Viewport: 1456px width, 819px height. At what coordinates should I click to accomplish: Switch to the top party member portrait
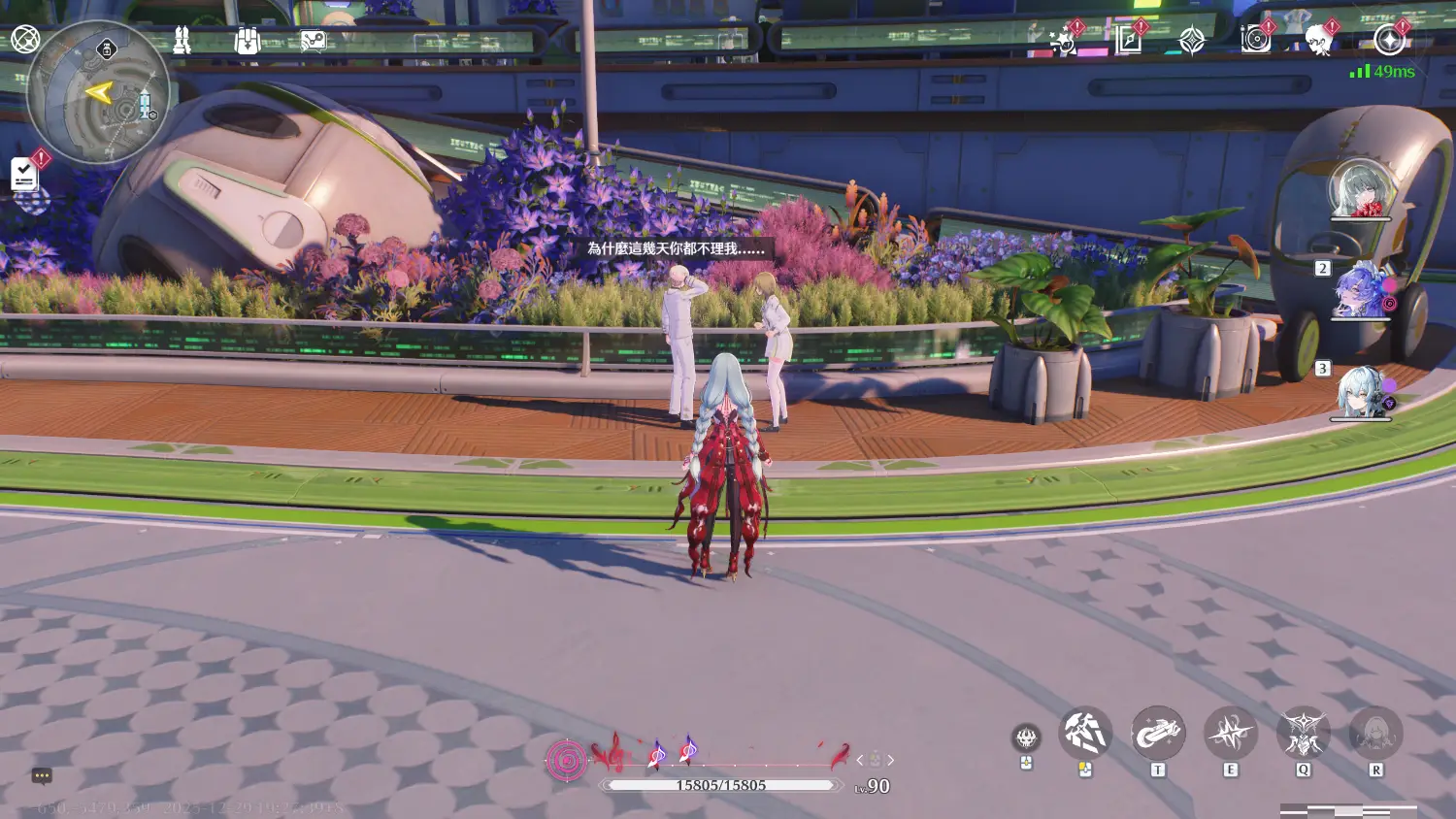point(1360,189)
